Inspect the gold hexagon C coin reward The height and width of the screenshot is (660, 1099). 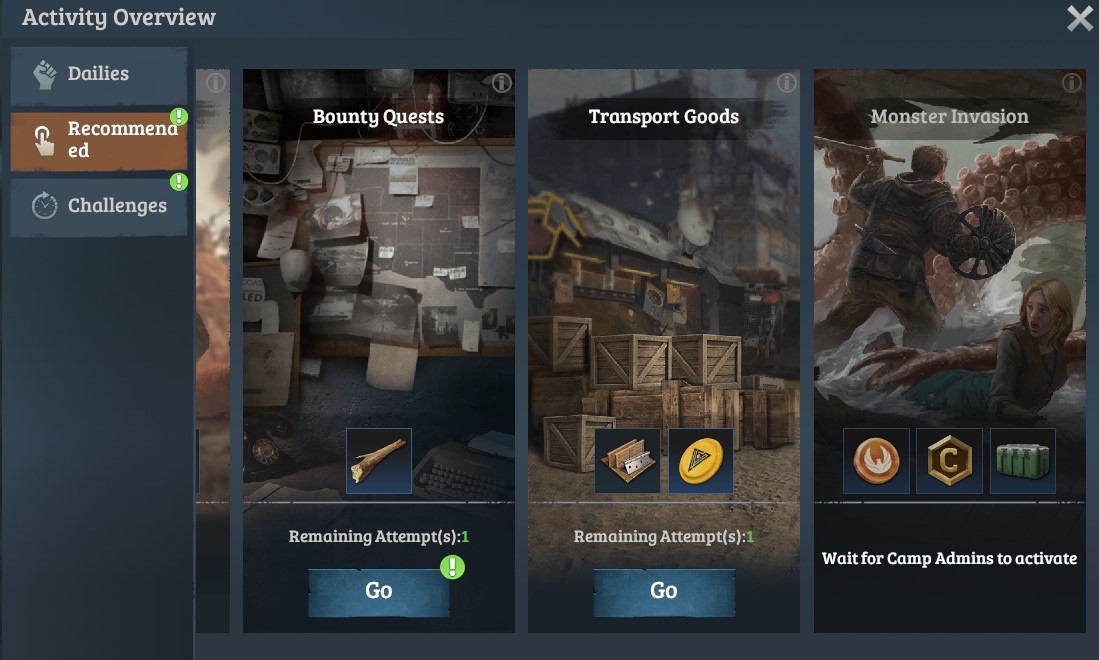coord(949,461)
